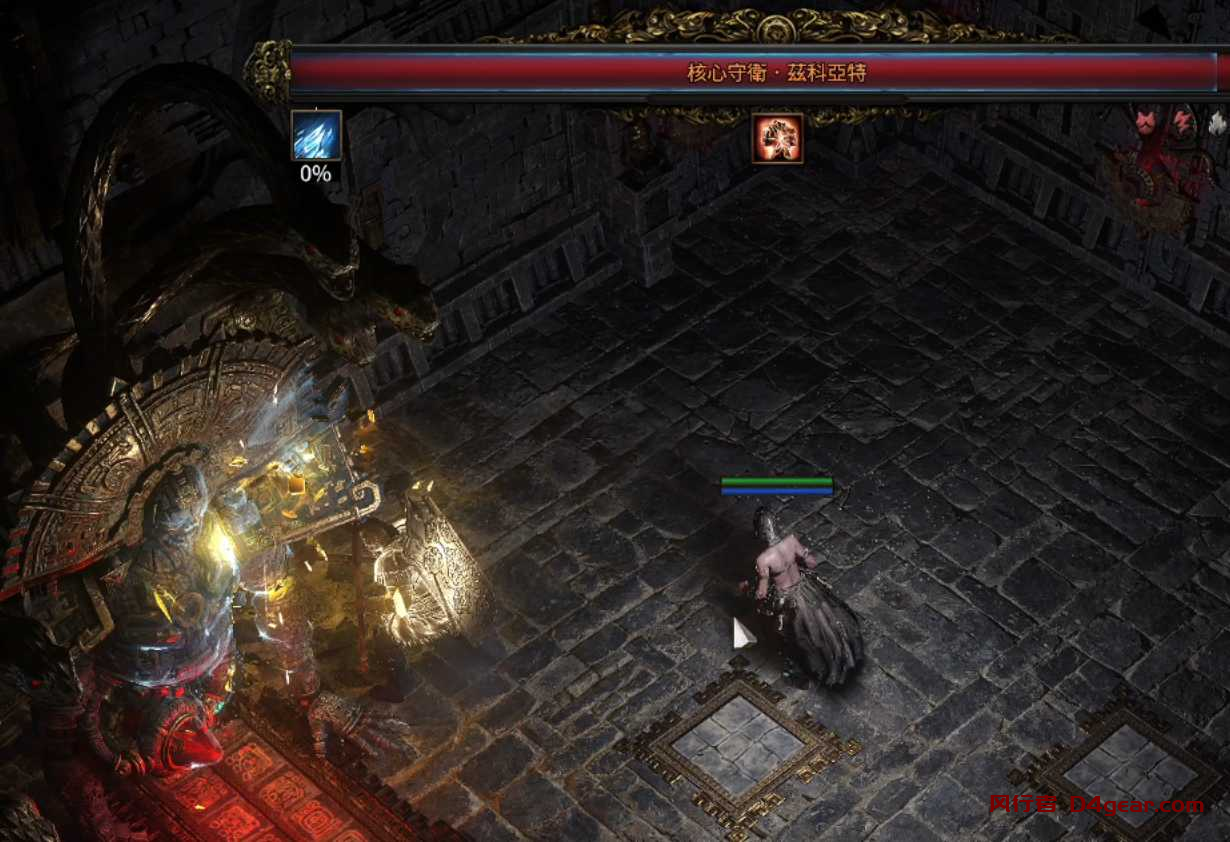The width and height of the screenshot is (1230, 842).
Task: Select the fiery red boss debuff icon
Action: tap(777, 138)
